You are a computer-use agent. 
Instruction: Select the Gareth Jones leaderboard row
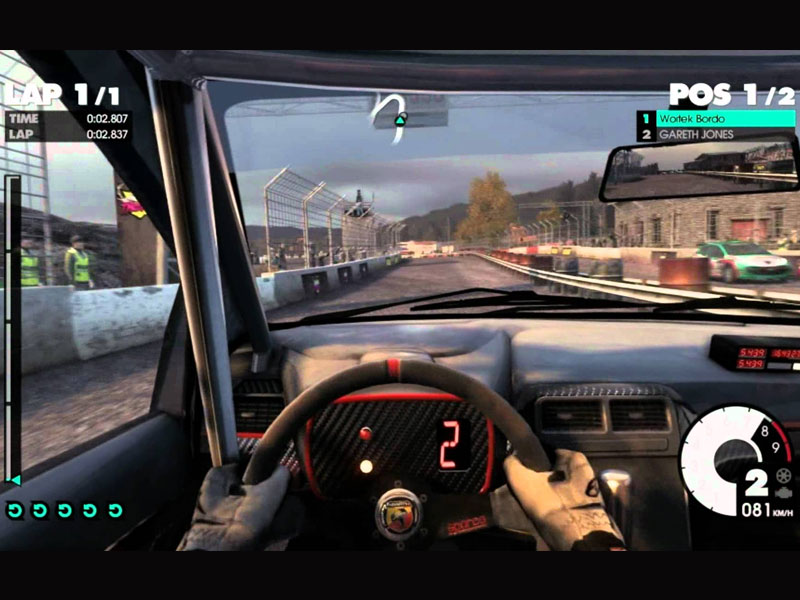coord(717,134)
